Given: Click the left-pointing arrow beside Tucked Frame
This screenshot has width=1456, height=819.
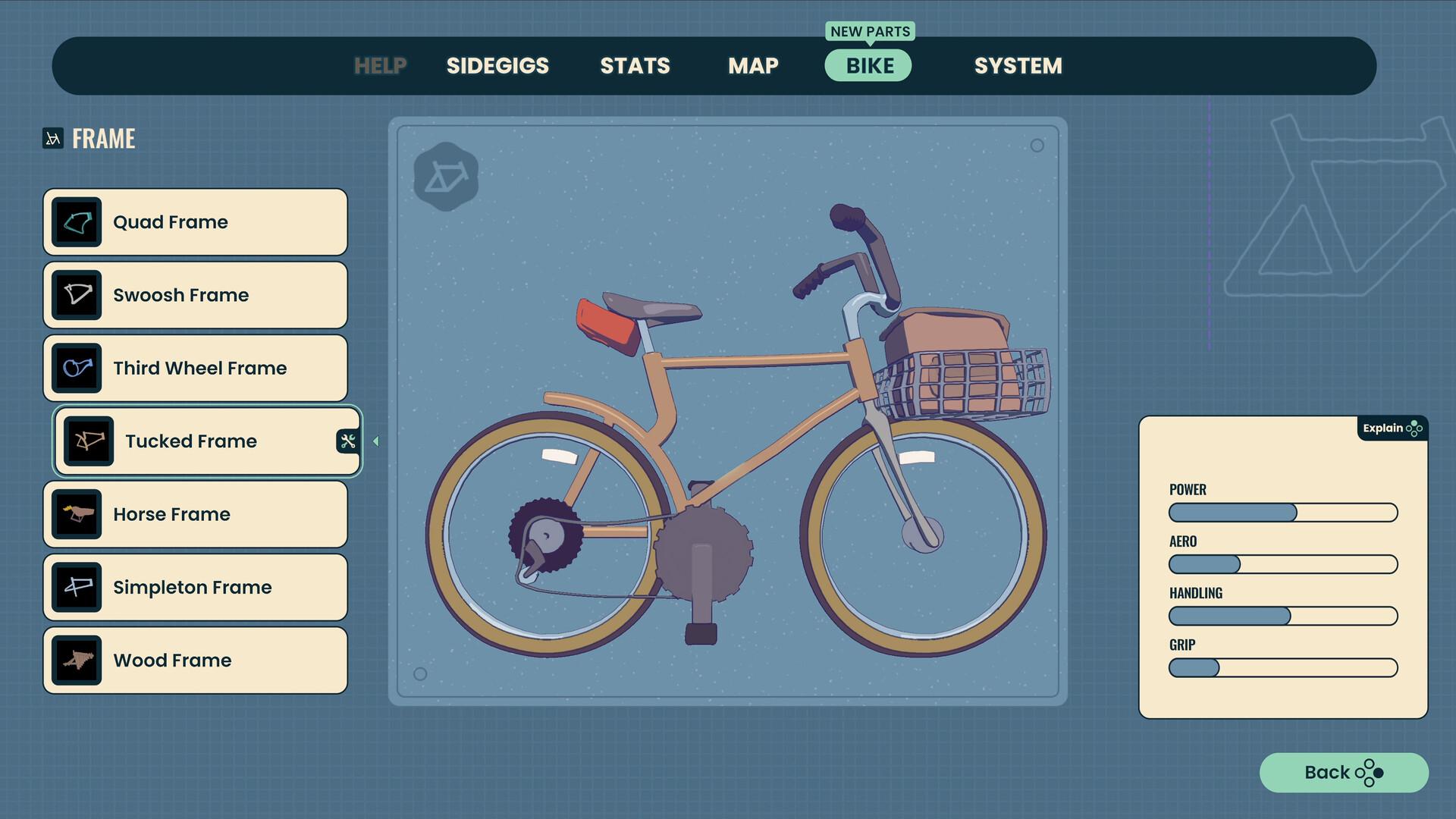Looking at the screenshot, I should click(375, 441).
